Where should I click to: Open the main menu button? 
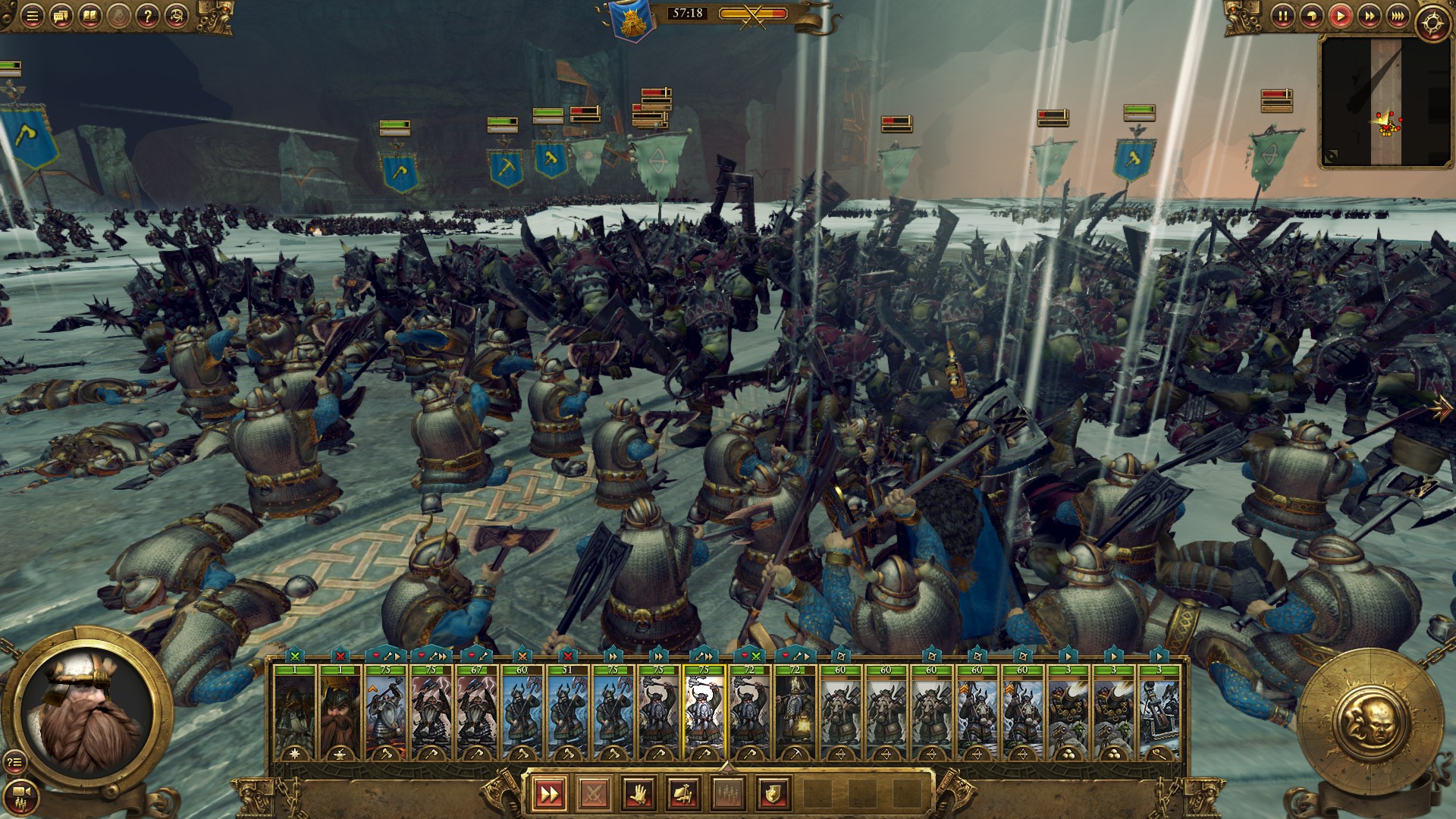pos(32,16)
